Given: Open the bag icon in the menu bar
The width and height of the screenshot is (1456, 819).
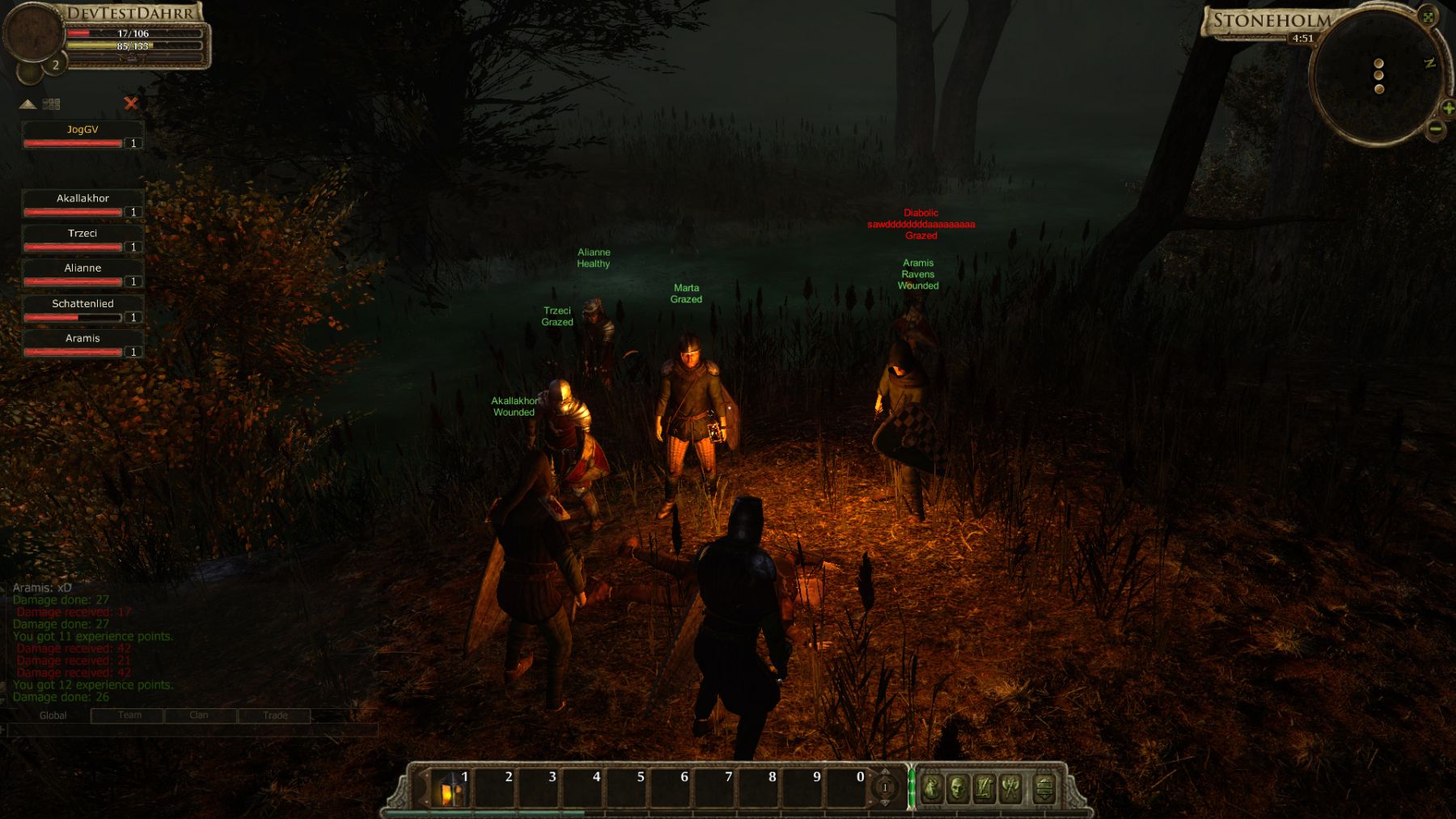Looking at the screenshot, I should tap(932, 787).
